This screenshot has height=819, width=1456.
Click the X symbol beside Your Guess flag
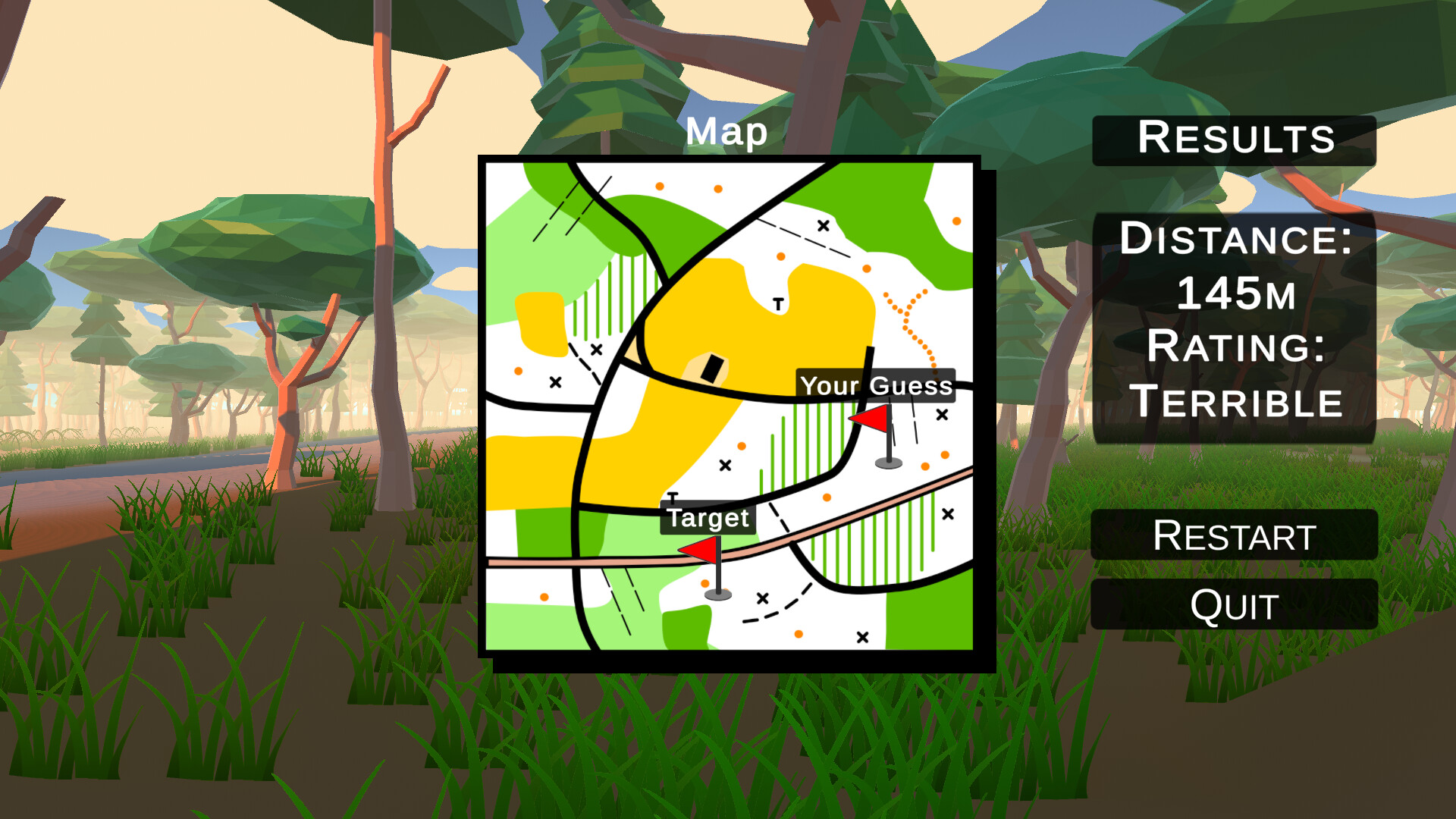943,413
